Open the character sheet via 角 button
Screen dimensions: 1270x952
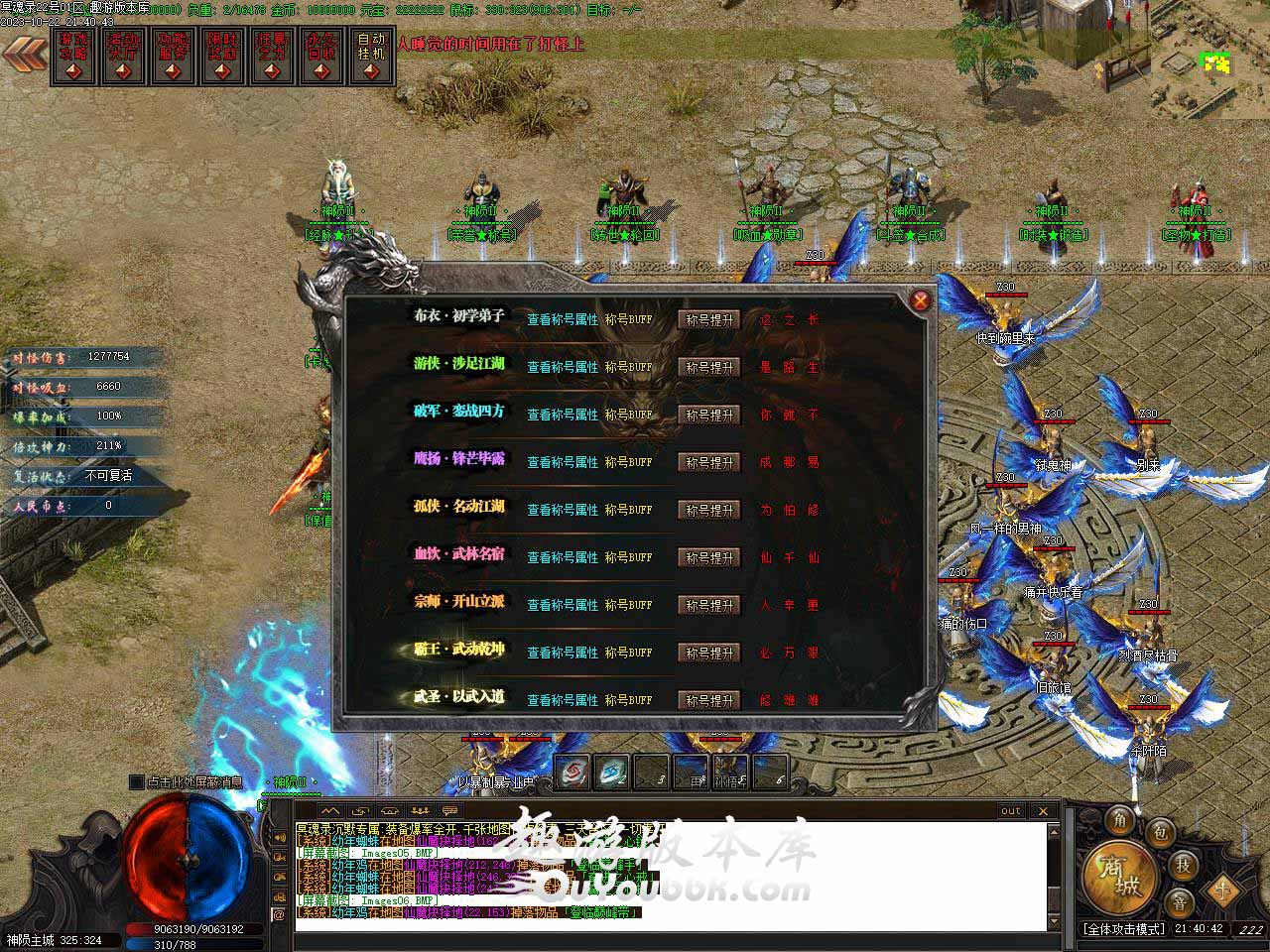[x=1120, y=819]
